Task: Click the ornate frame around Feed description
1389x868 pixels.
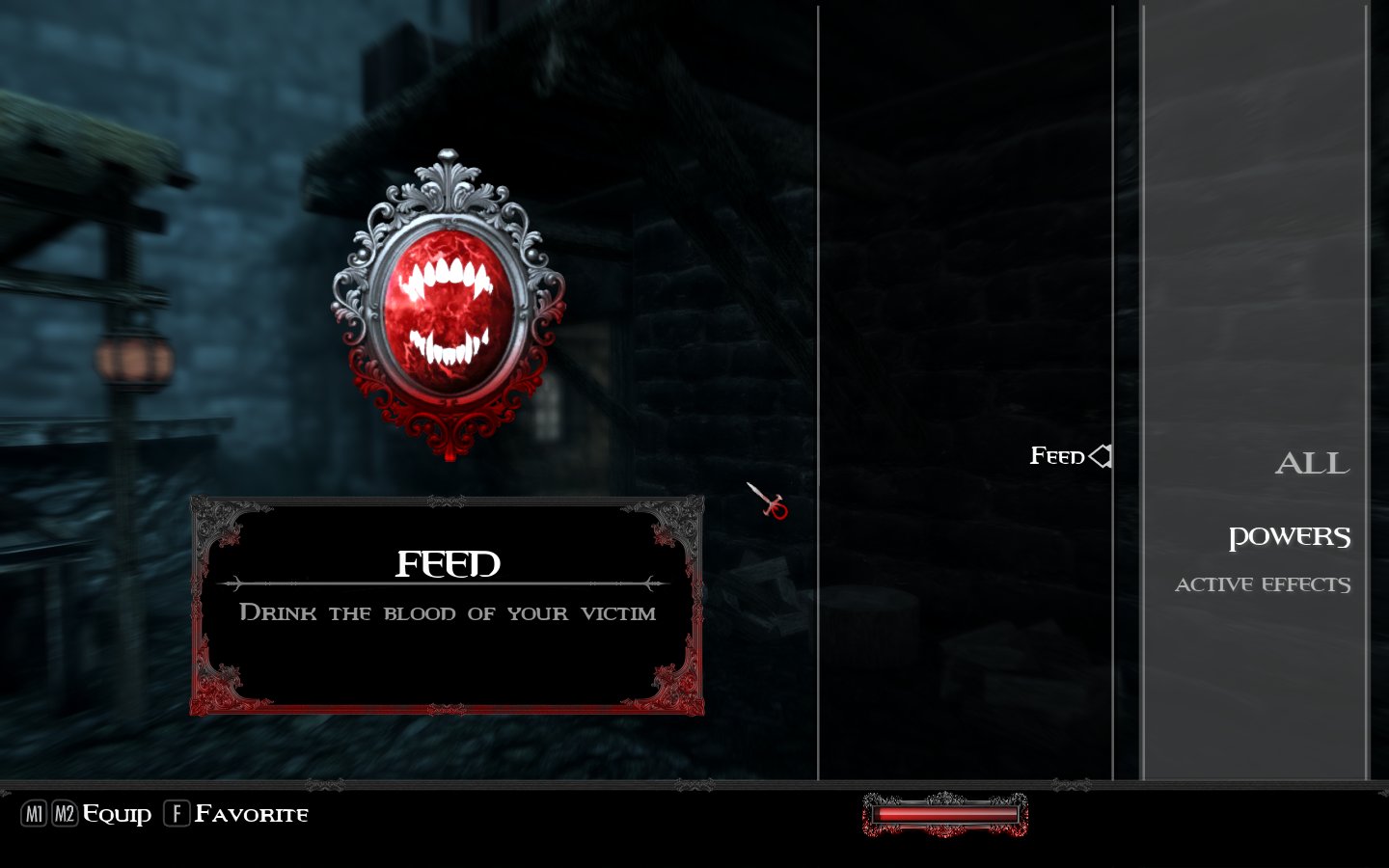Action: pyautogui.click(x=446, y=502)
